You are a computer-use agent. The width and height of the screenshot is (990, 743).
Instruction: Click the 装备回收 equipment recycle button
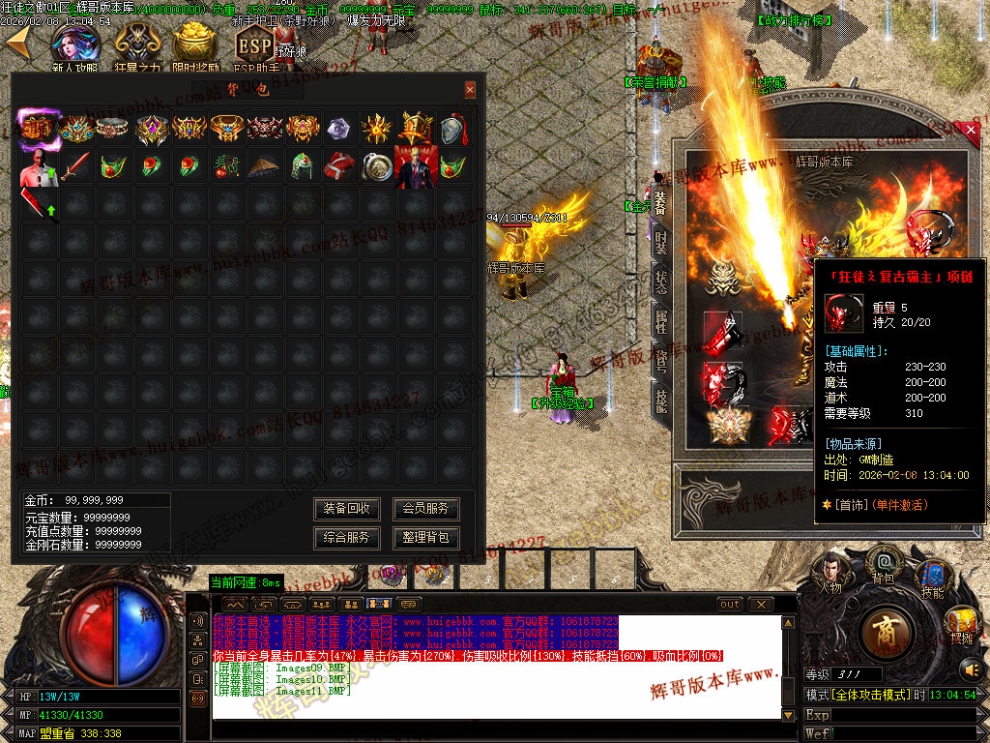point(347,508)
